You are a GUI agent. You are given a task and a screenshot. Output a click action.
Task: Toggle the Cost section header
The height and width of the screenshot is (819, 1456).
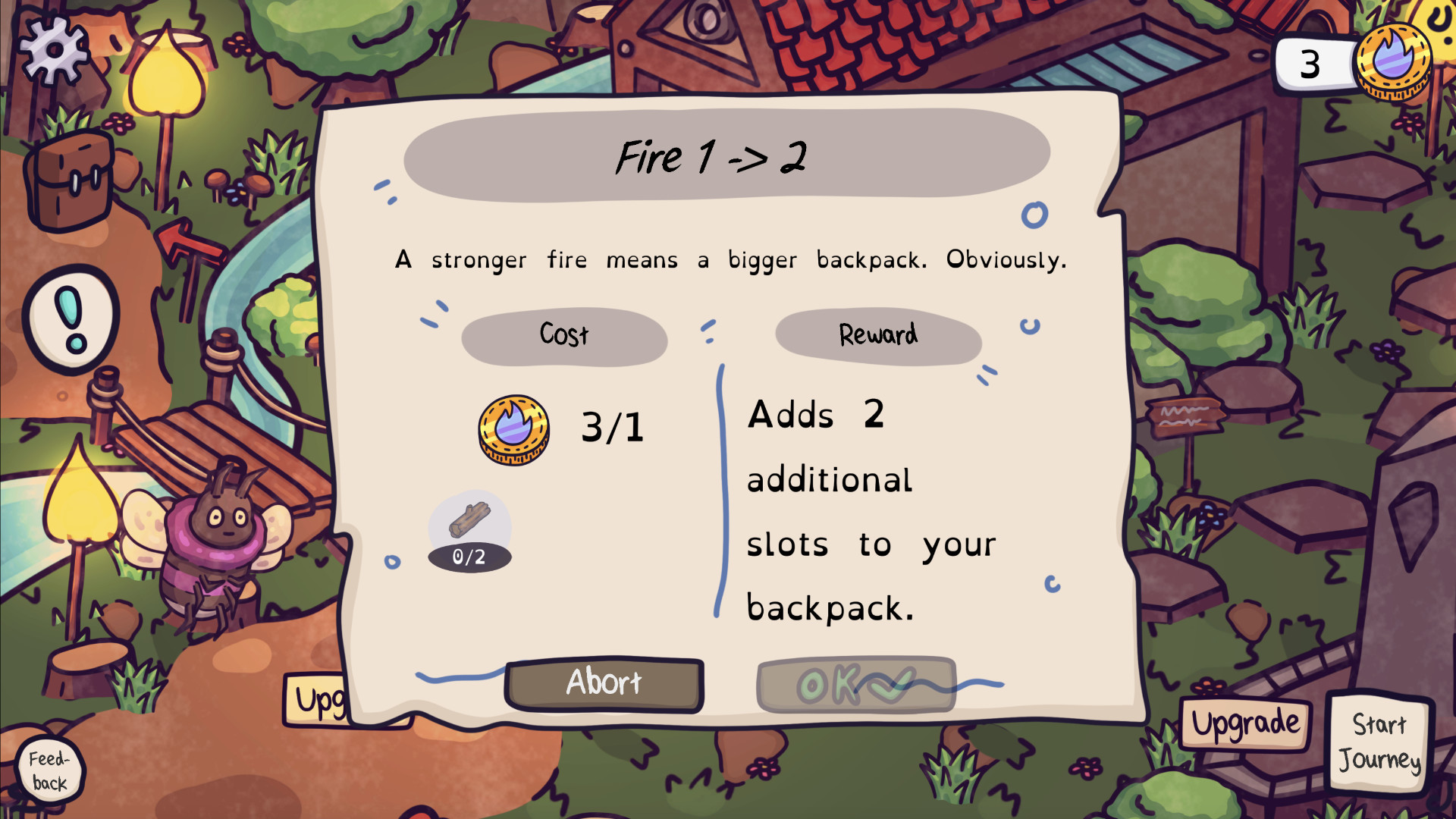click(564, 334)
